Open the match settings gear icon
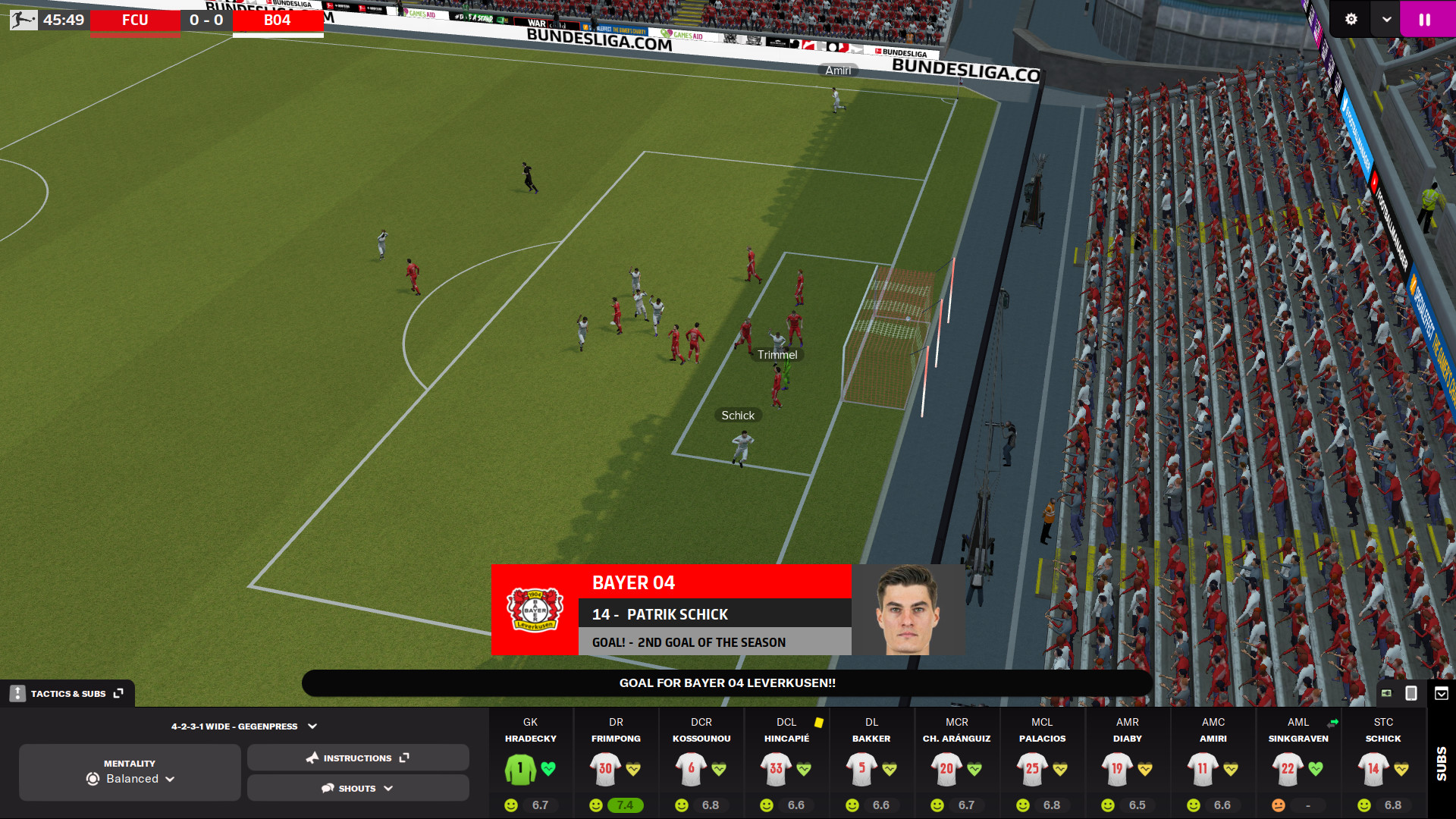 click(x=1351, y=19)
